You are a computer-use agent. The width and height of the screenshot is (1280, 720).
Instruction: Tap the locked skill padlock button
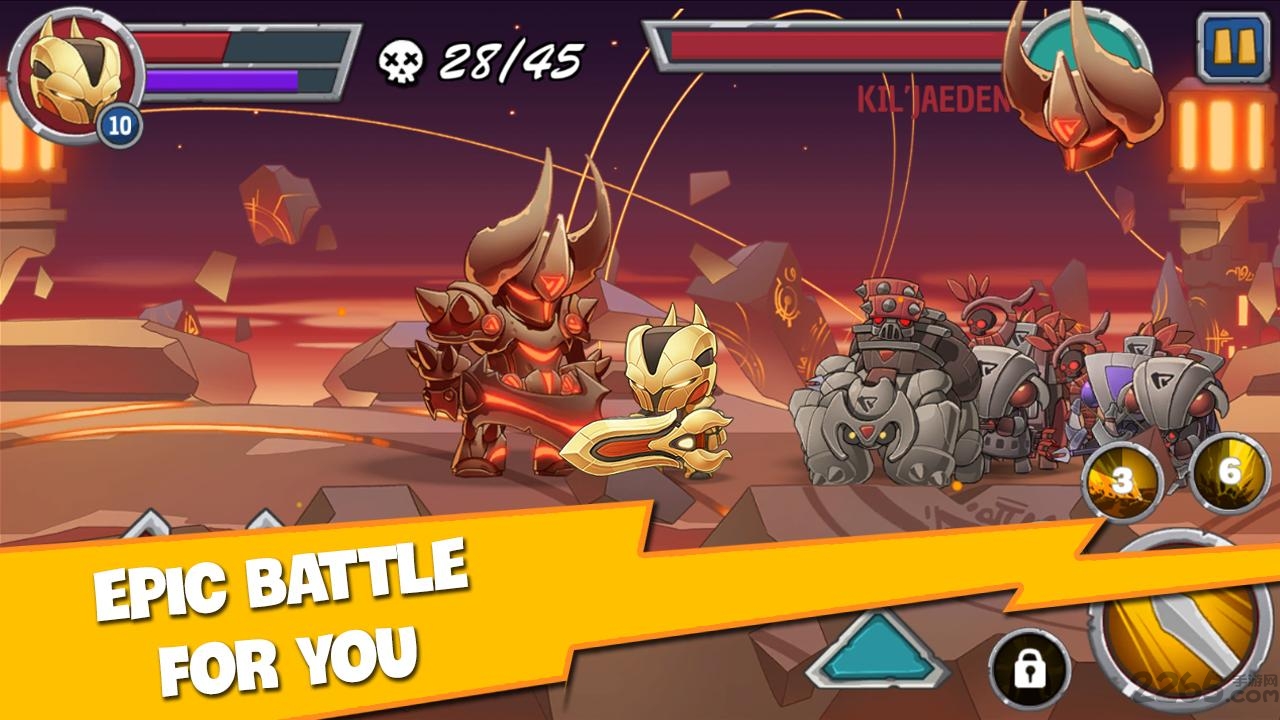(1029, 668)
